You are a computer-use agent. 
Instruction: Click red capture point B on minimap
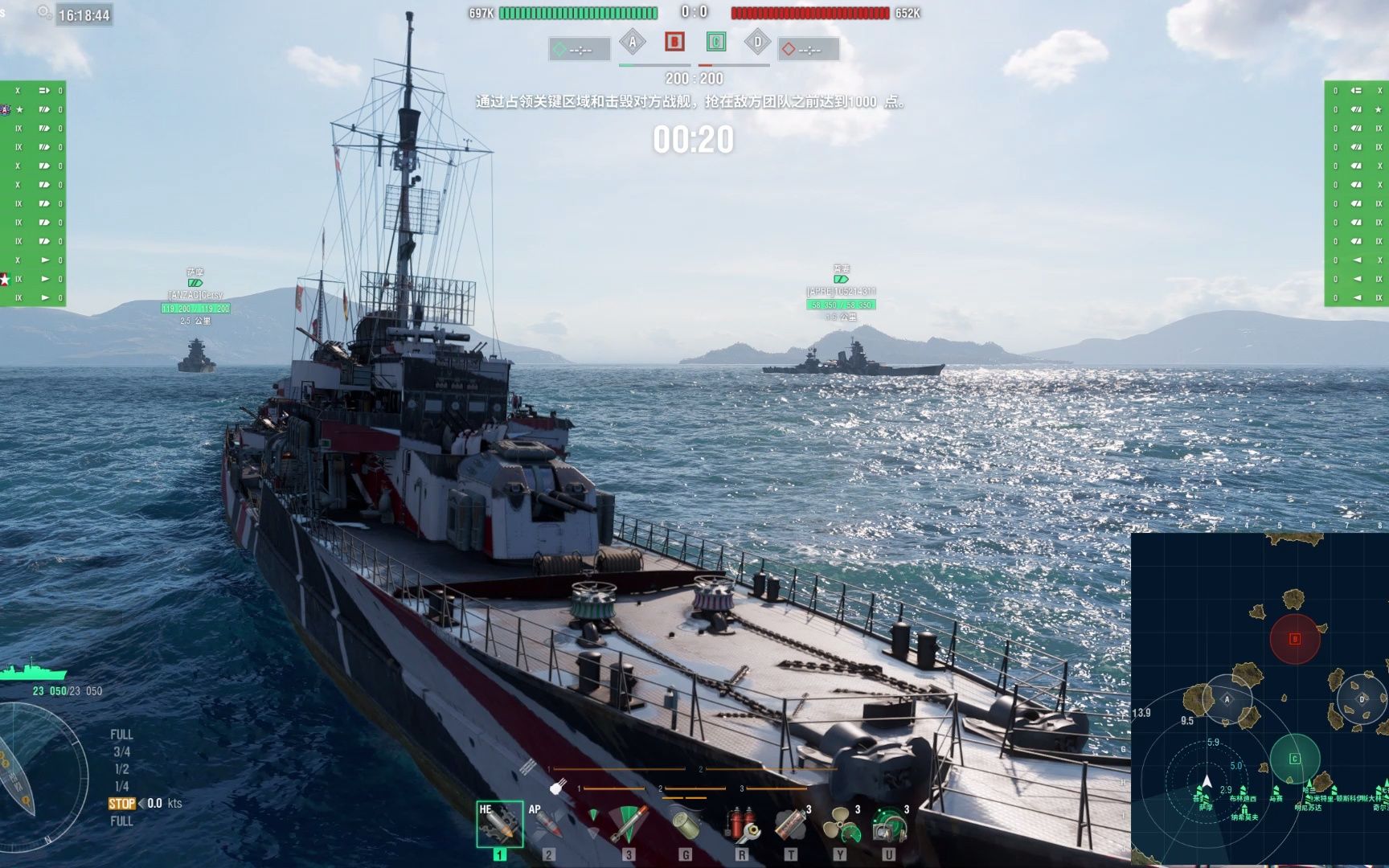(1294, 639)
